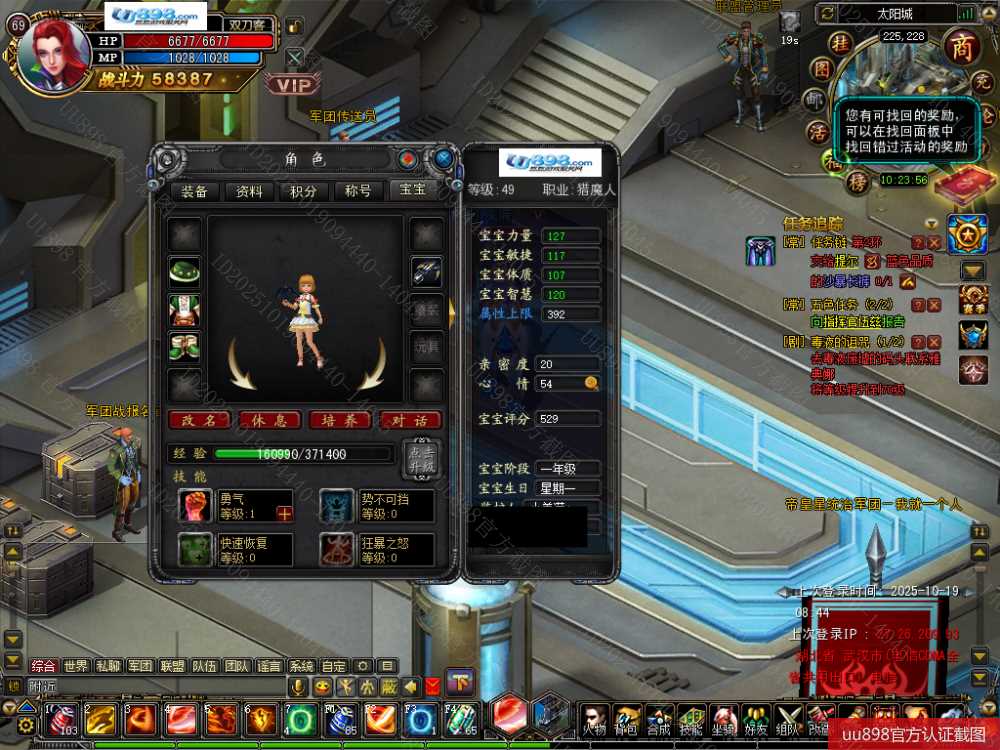The width and height of the screenshot is (1000, 750).
Task: Click the 休息 rest button
Action: tap(269, 421)
